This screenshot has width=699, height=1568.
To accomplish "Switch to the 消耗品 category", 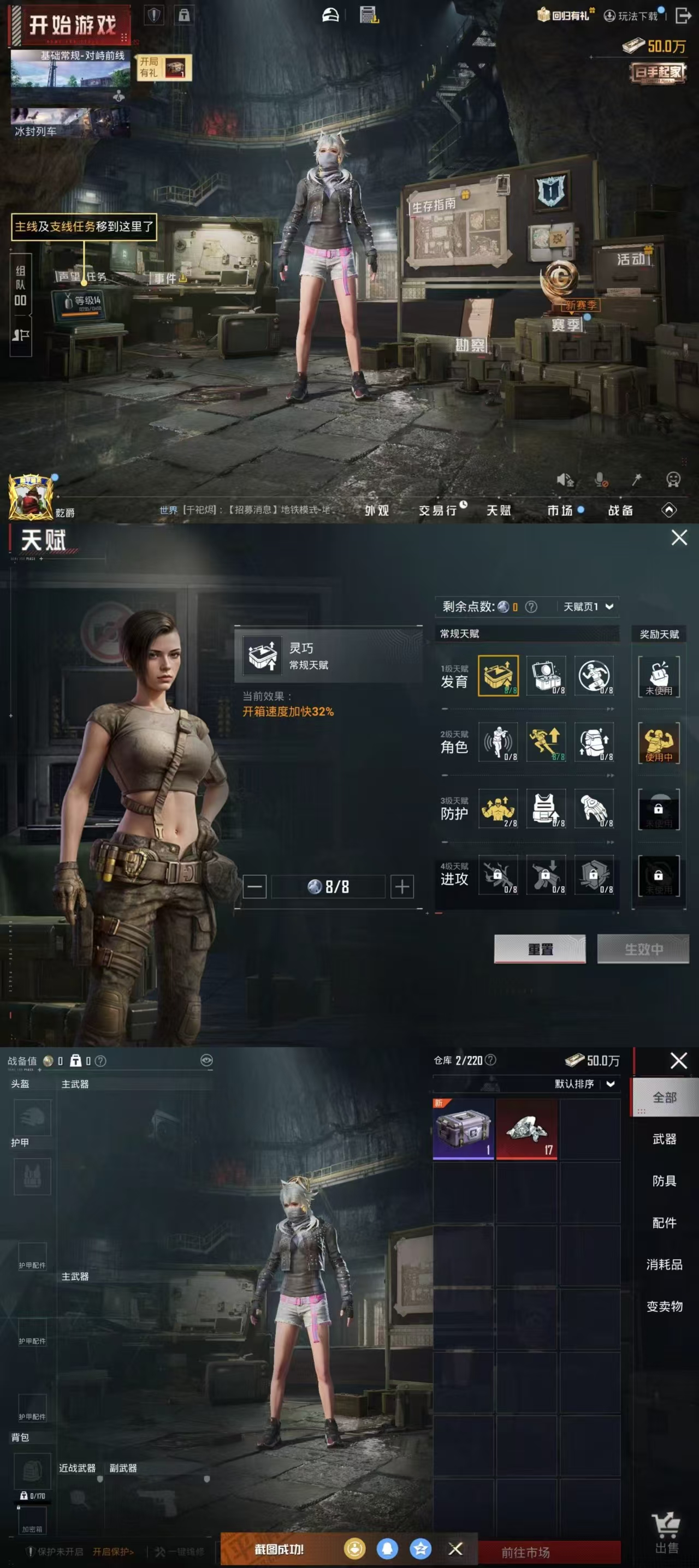I will [664, 1264].
